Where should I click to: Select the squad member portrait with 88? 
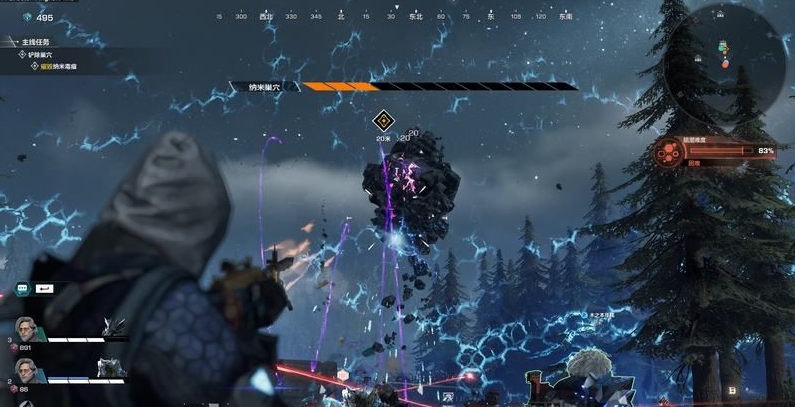[28, 371]
